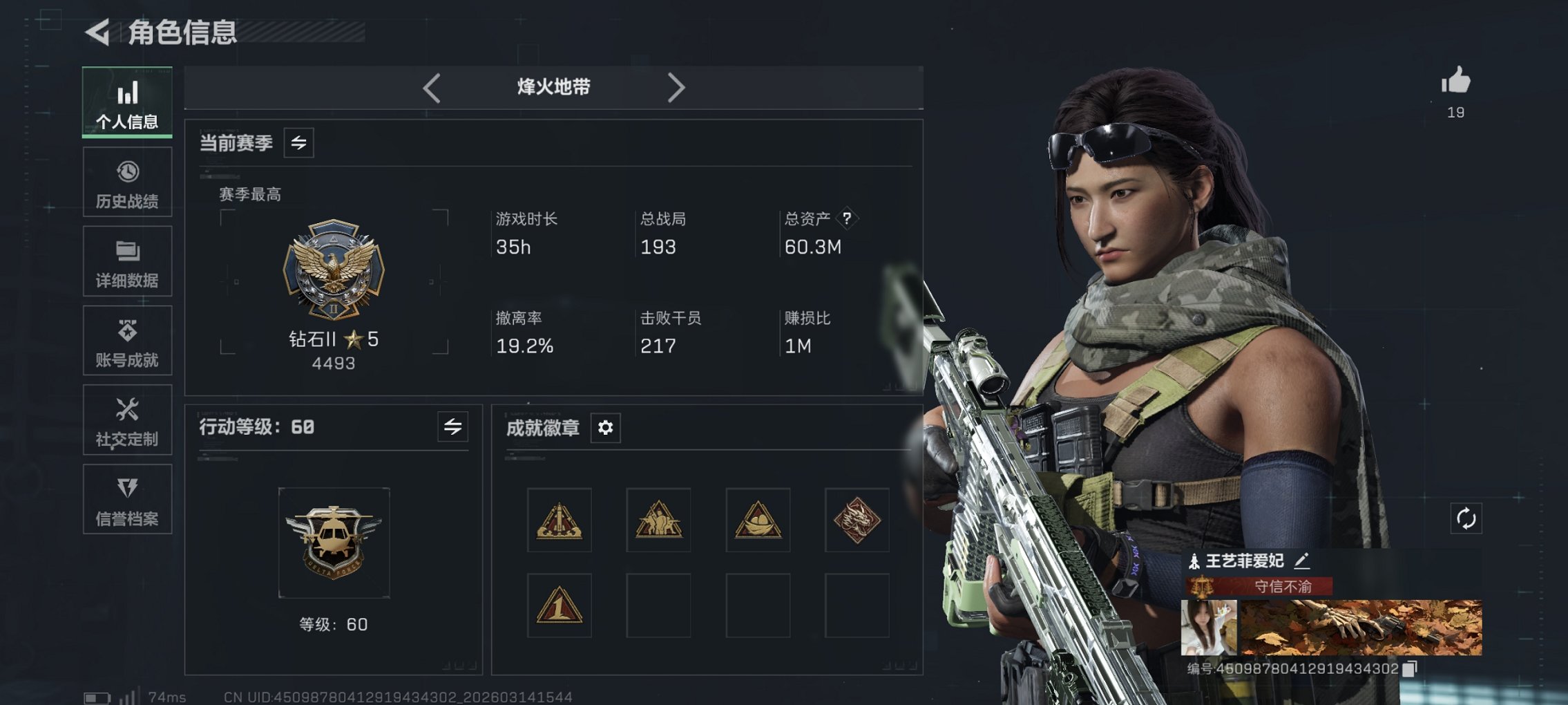Select the 详细数据 tab
The height and width of the screenshot is (705, 1568).
point(127,262)
